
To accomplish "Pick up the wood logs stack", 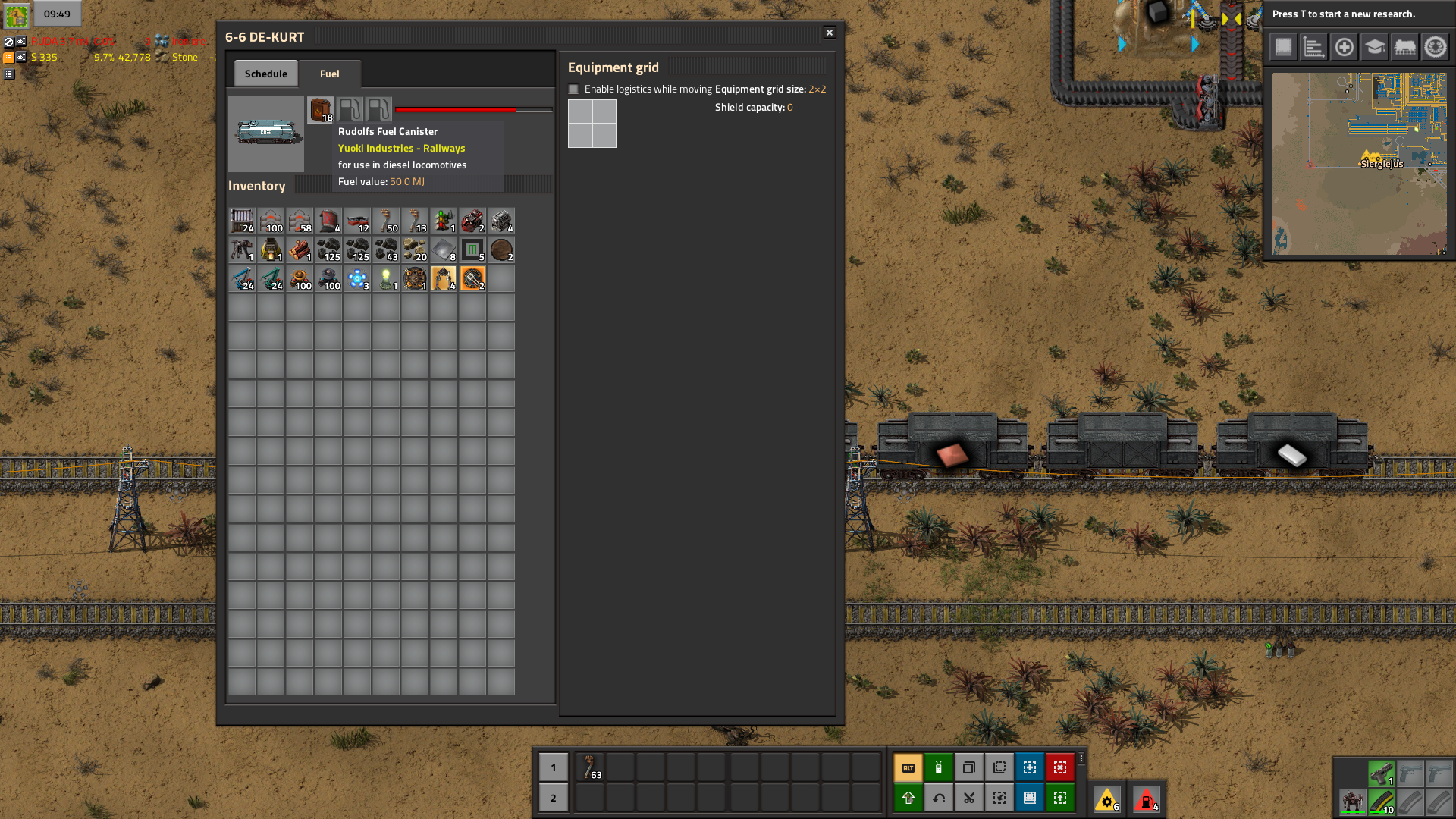I will (x=300, y=250).
